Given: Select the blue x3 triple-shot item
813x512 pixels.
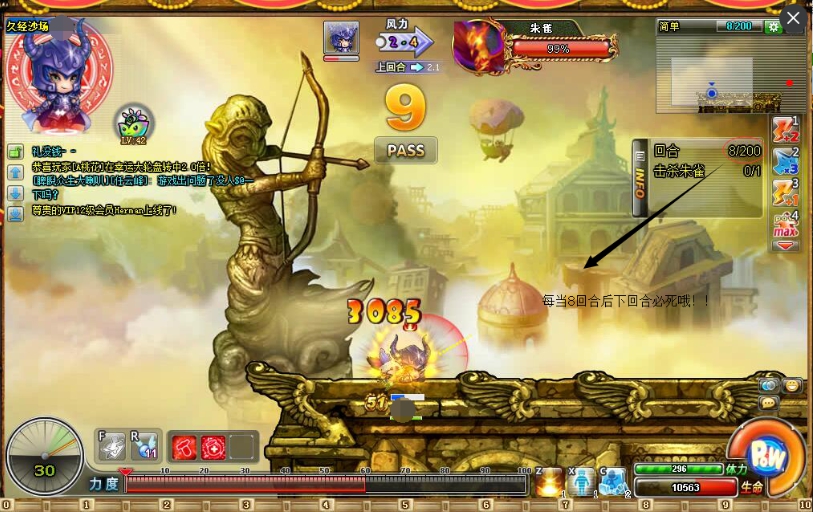Looking at the screenshot, I should [785, 160].
